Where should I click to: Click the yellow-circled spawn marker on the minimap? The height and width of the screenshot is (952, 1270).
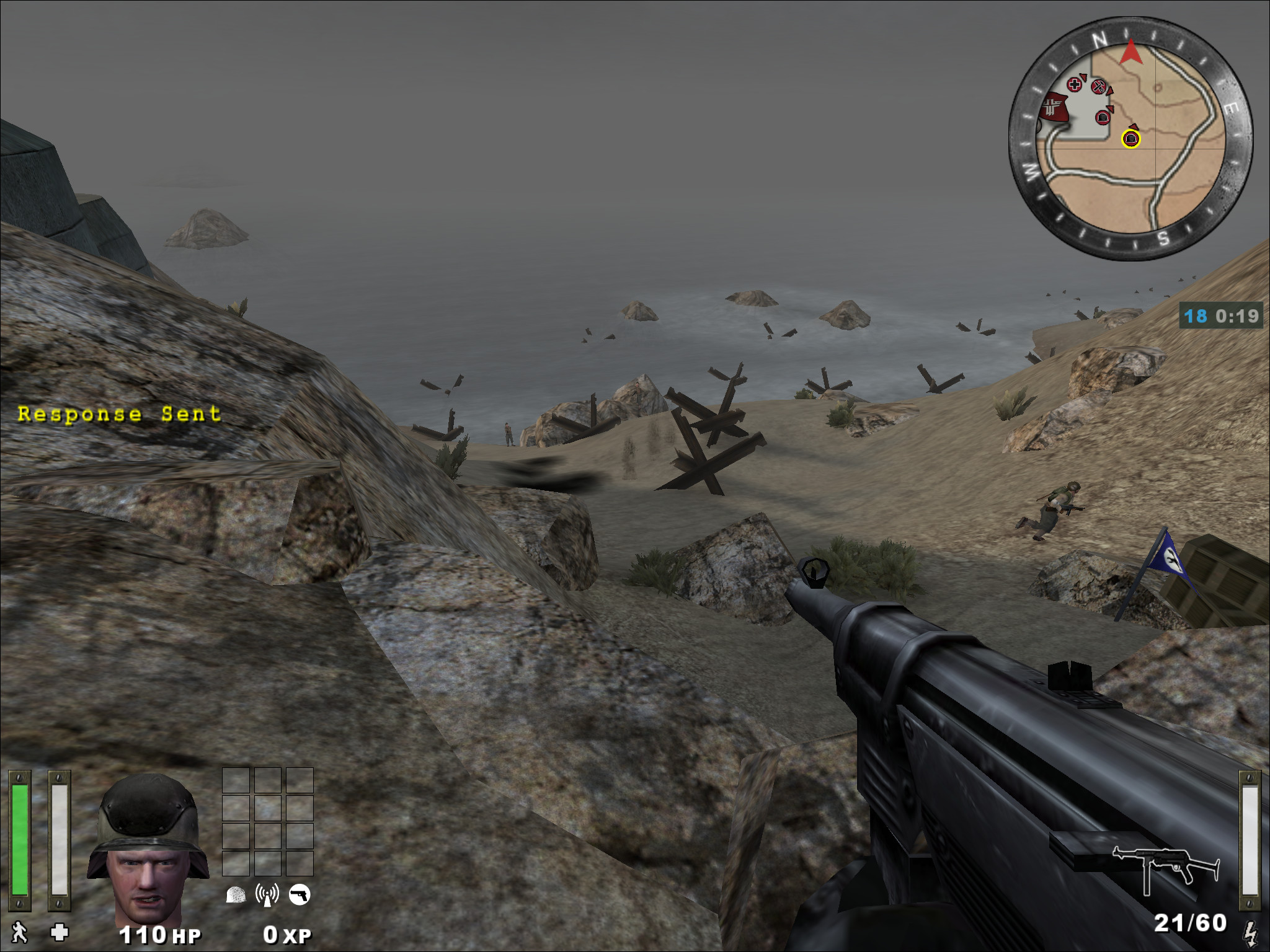pos(1131,139)
